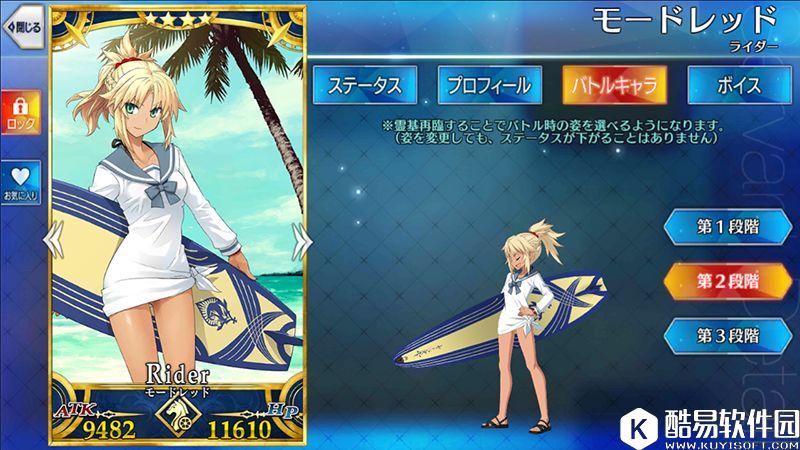Switch to the プロフィール tab
The width and height of the screenshot is (800, 450).
(x=487, y=85)
